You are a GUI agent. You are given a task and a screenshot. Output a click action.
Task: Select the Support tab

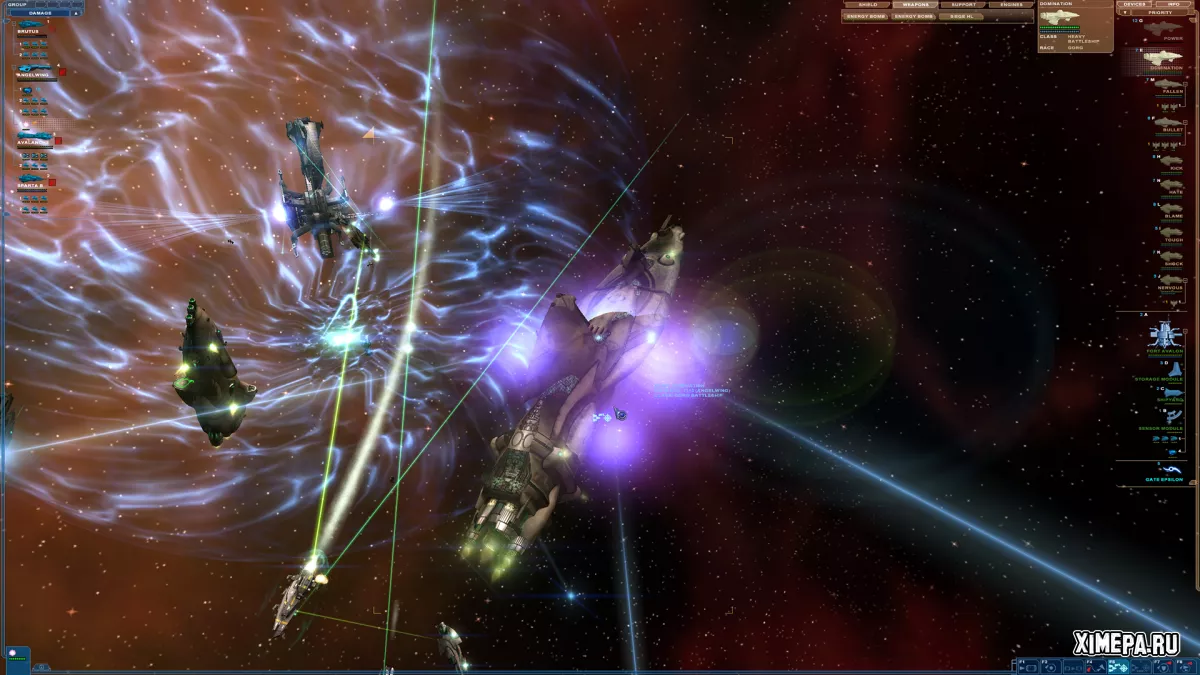click(x=963, y=5)
